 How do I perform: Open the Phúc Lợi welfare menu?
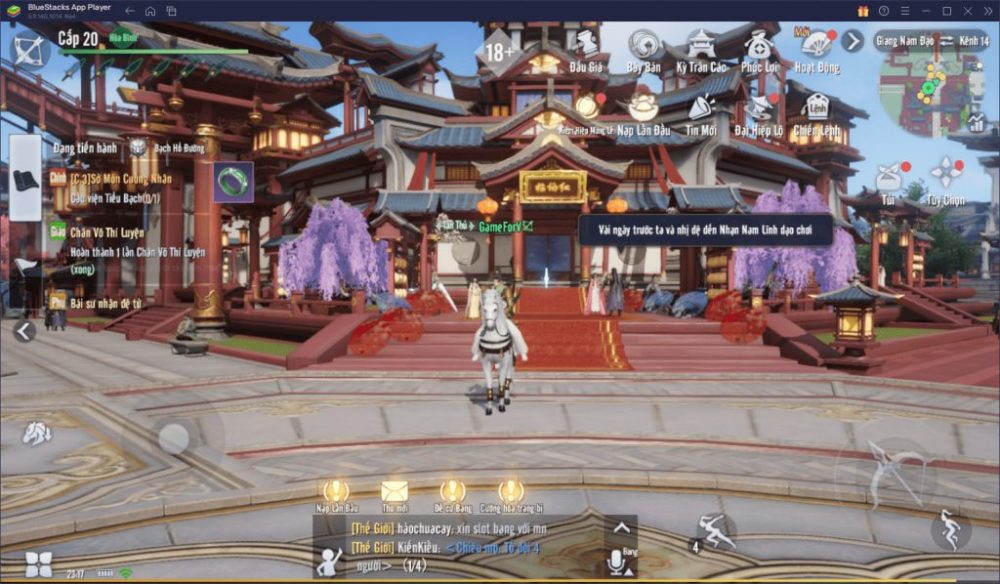tap(759, 48)
